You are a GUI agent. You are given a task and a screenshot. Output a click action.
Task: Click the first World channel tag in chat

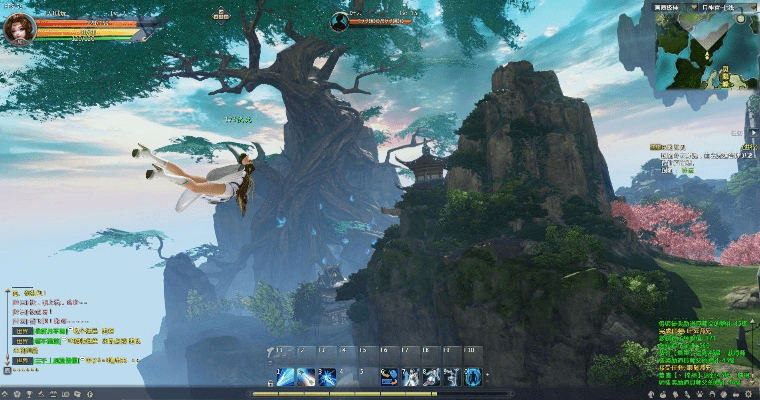tap(22, 330)
